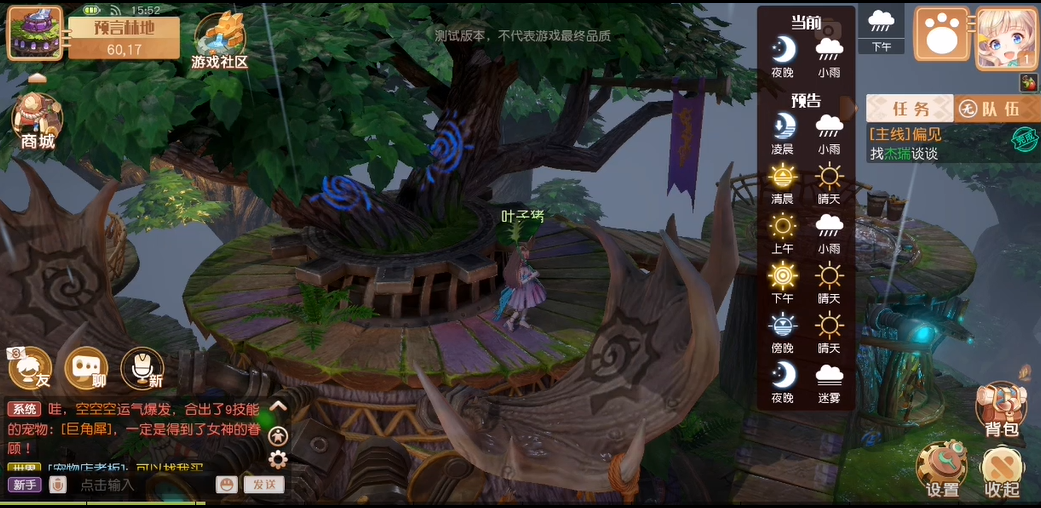Screen dimensions: 1041x508
Task: Switch to the 队伍 team tab
Action: (x=990, y=109)
